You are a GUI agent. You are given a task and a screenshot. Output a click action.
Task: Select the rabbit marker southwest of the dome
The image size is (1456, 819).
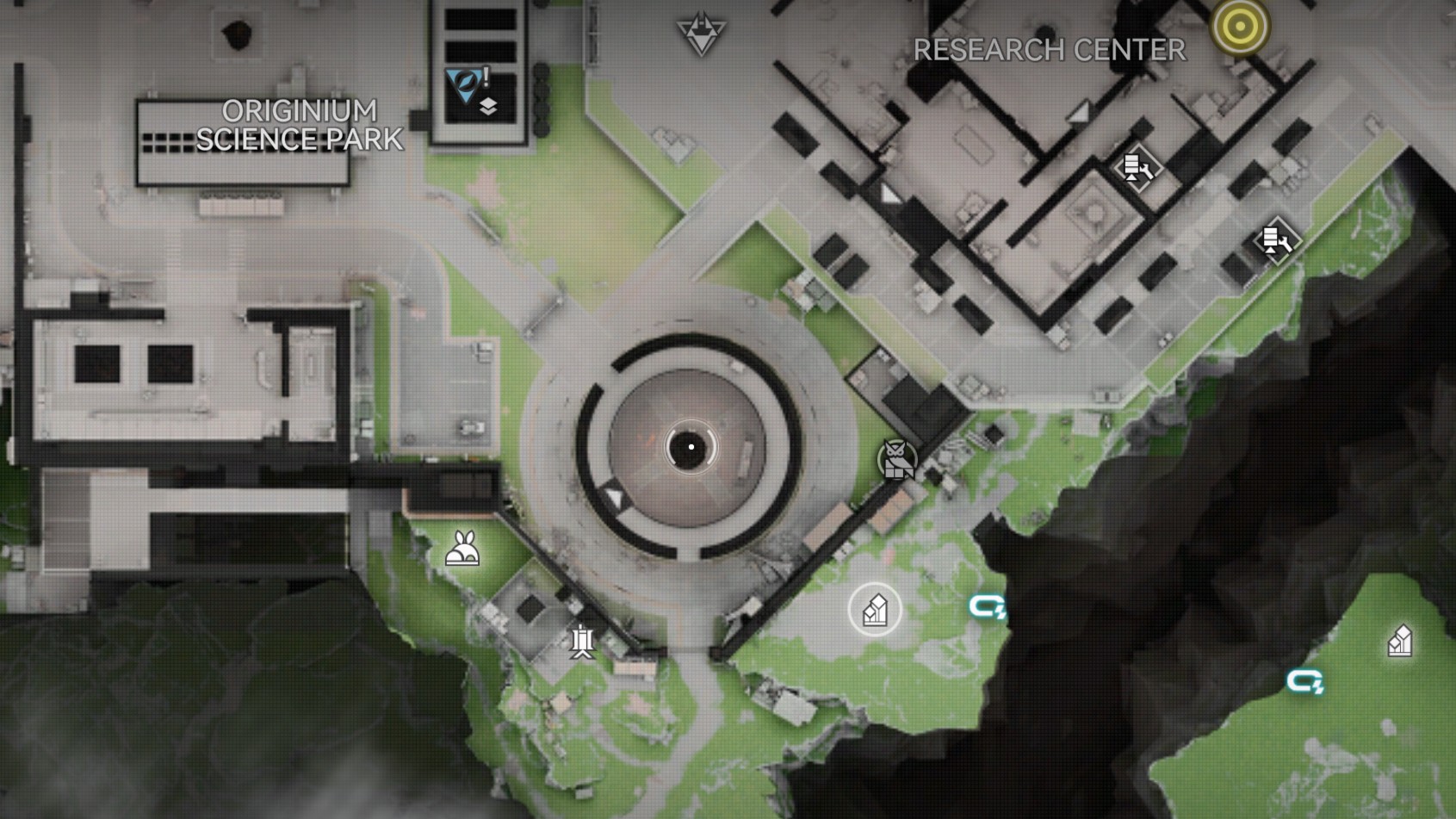coord(462,549)
